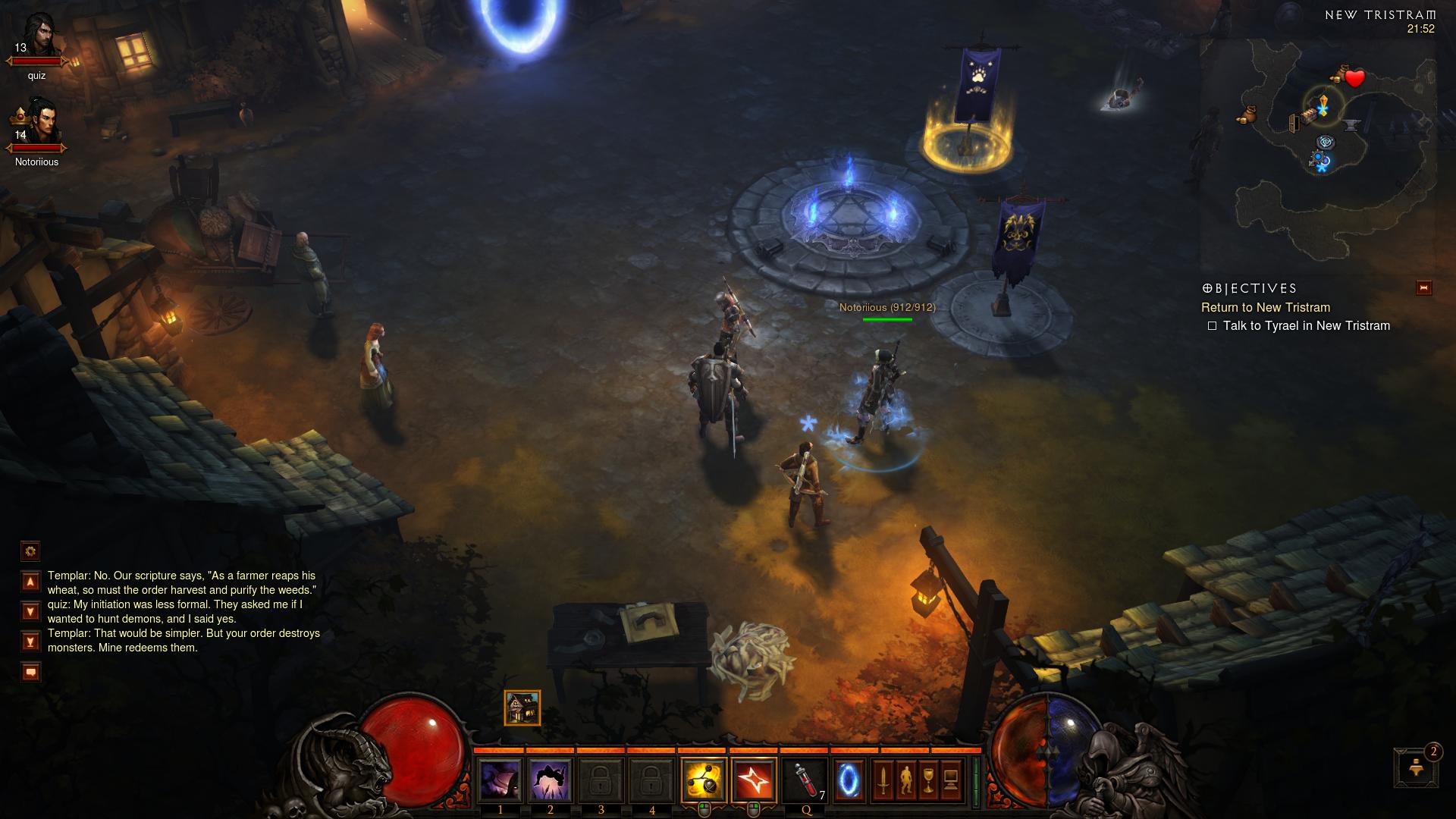
Task: Select Notoriious's party portrait
Action: 37,121
